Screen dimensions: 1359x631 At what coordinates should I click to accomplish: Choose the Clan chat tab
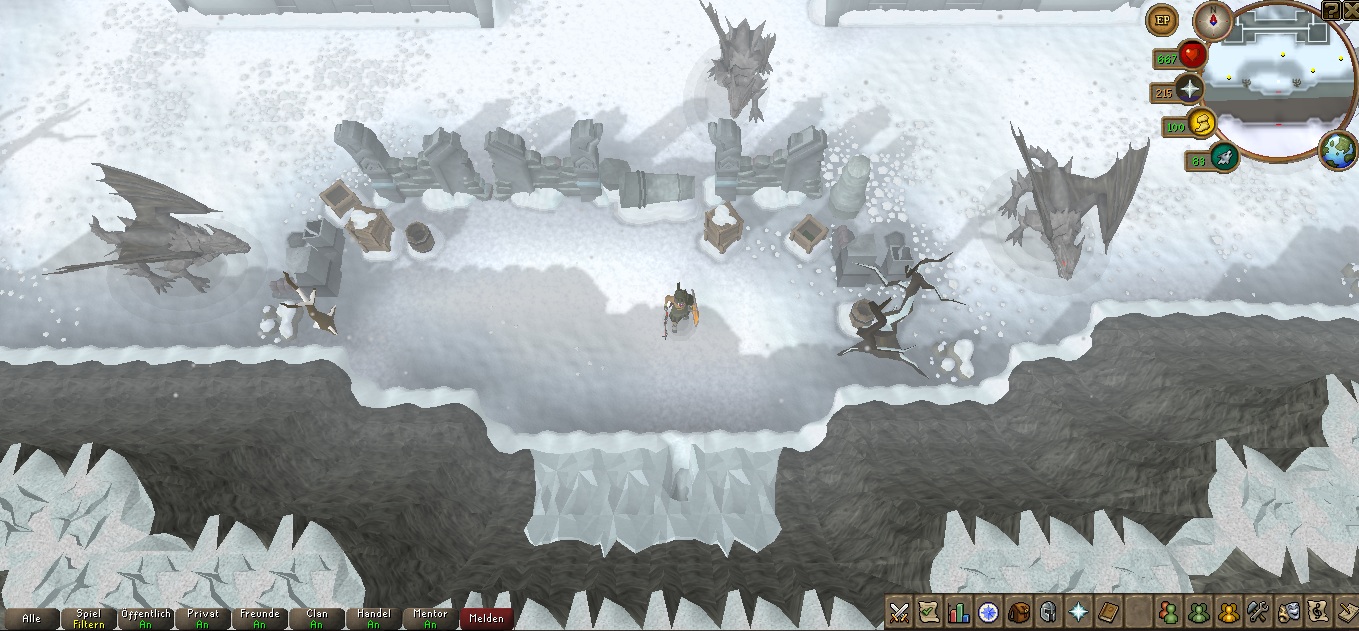[x=317, y=618]
